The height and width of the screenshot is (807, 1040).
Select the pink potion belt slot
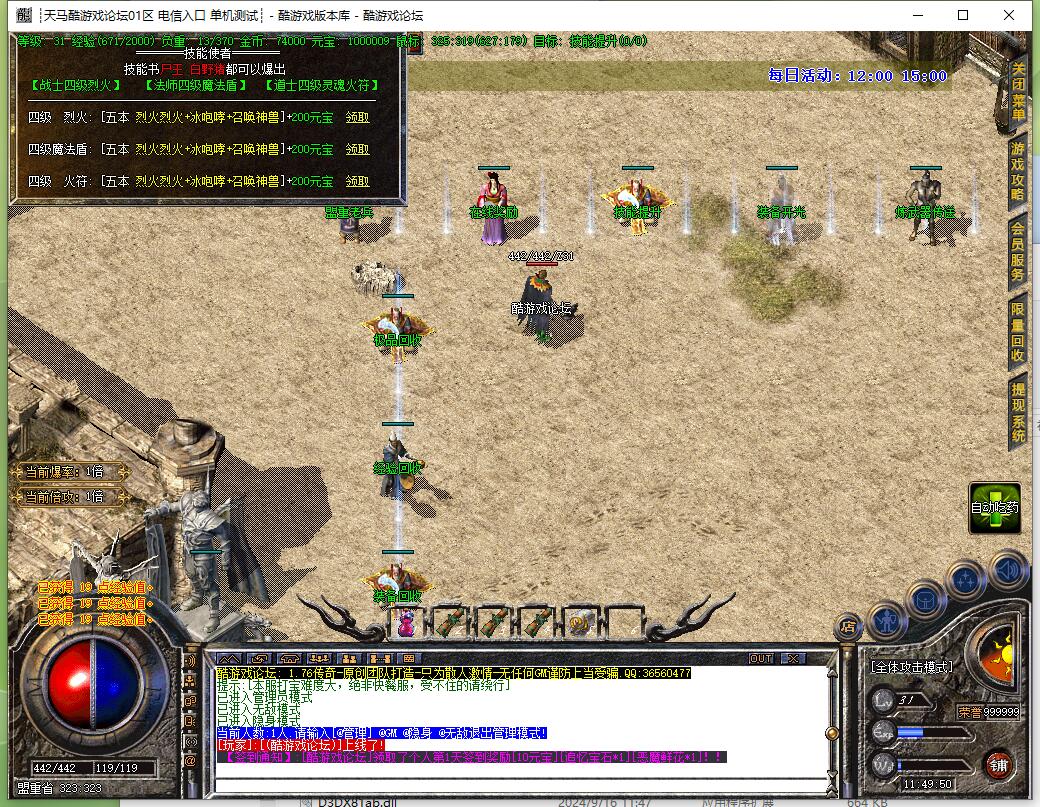(407, 623)
